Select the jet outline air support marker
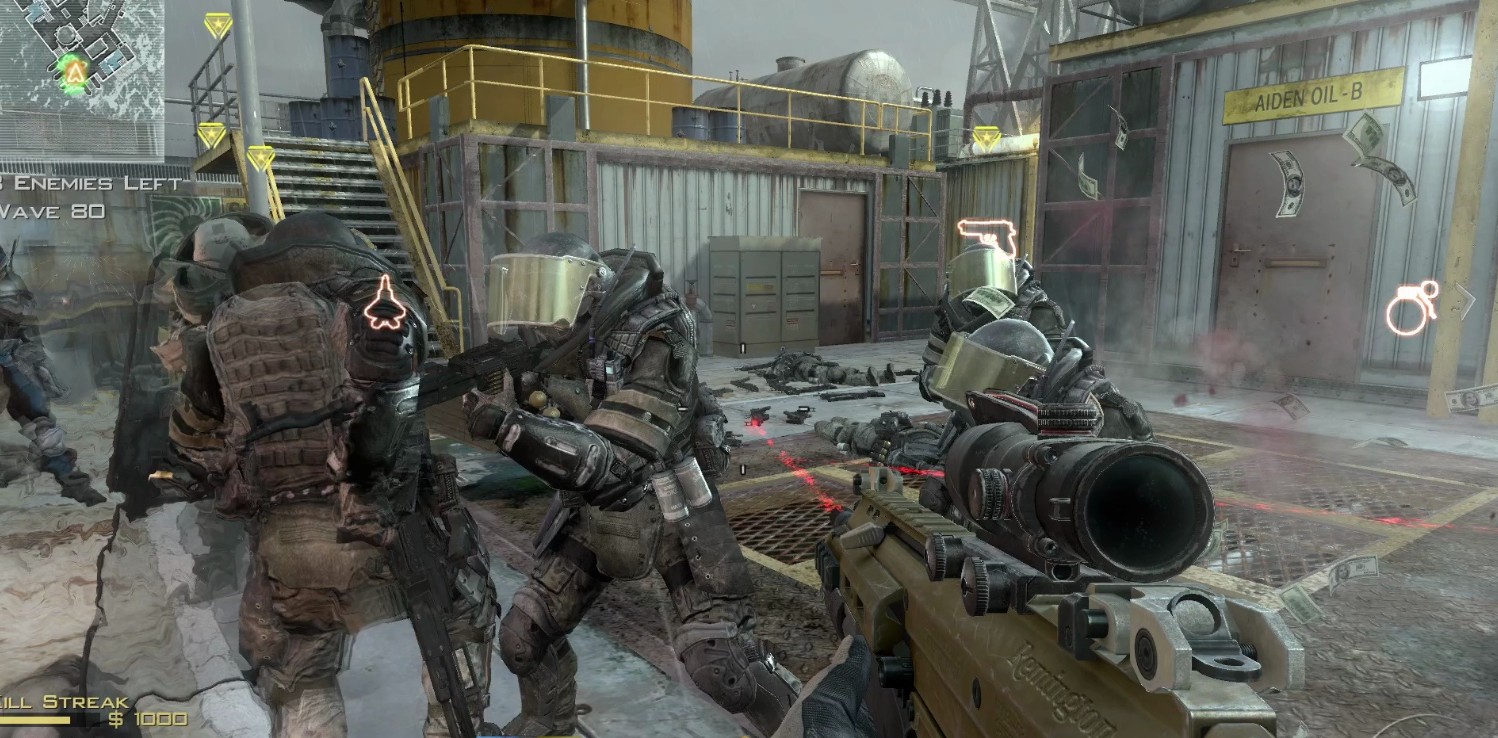The height and width of the screenshot is (738, 1498). pyautogui.click(x=385, y=304)
